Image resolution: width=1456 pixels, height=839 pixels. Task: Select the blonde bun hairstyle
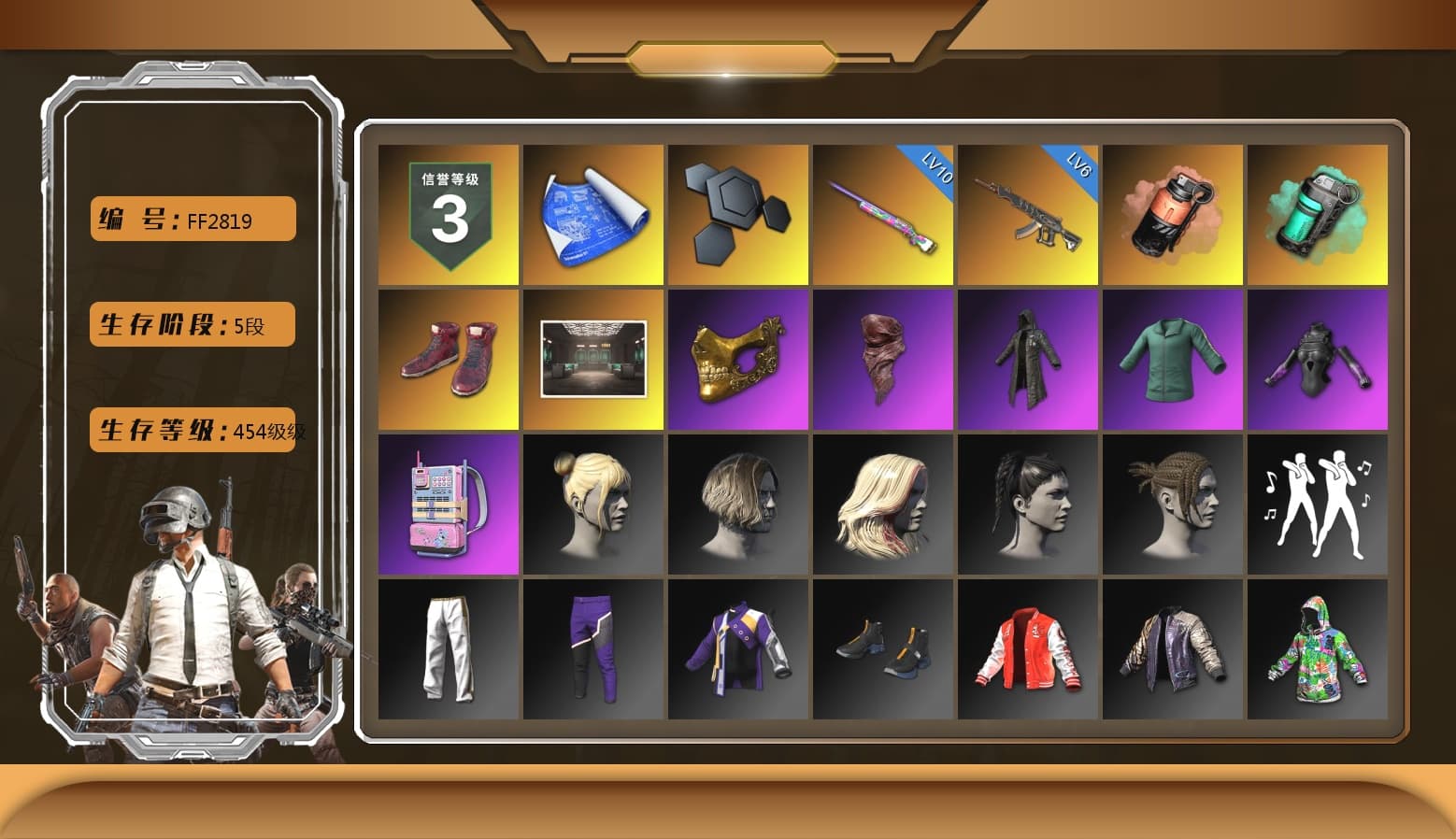tap(592, 505)
